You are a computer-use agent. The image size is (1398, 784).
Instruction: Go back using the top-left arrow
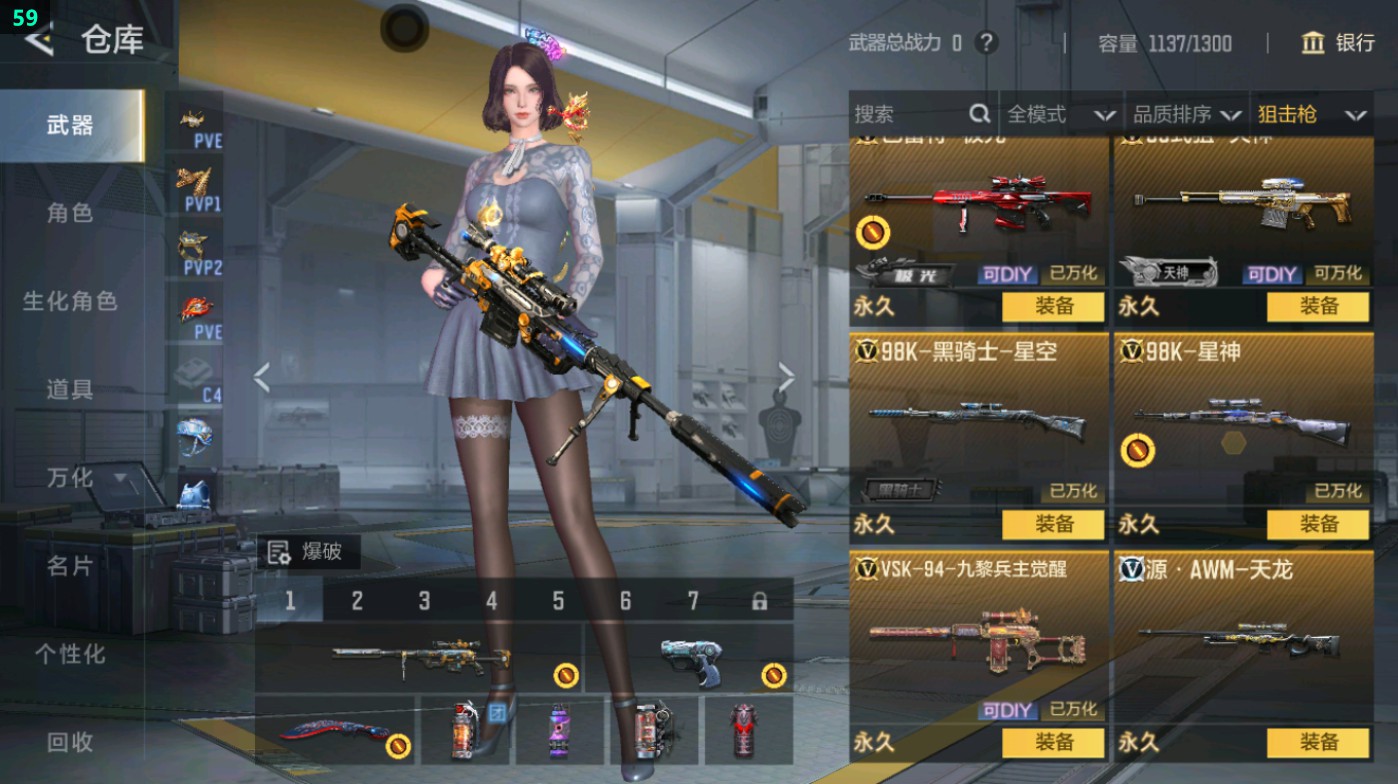point(39,40)
